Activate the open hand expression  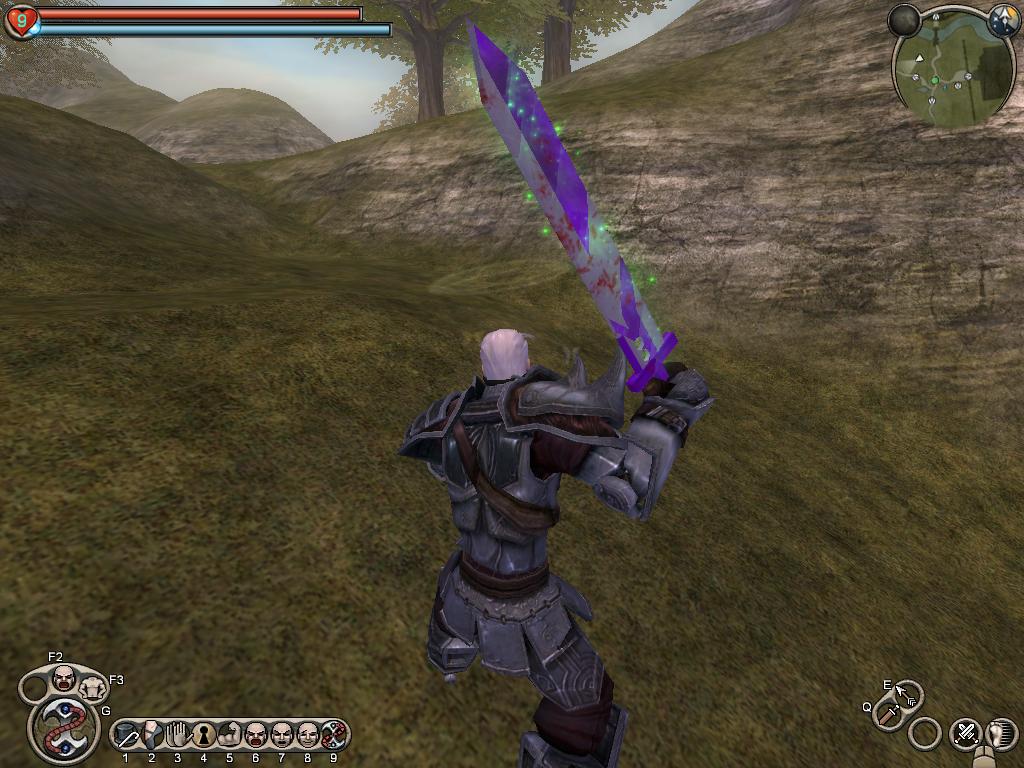click(178, 736)
